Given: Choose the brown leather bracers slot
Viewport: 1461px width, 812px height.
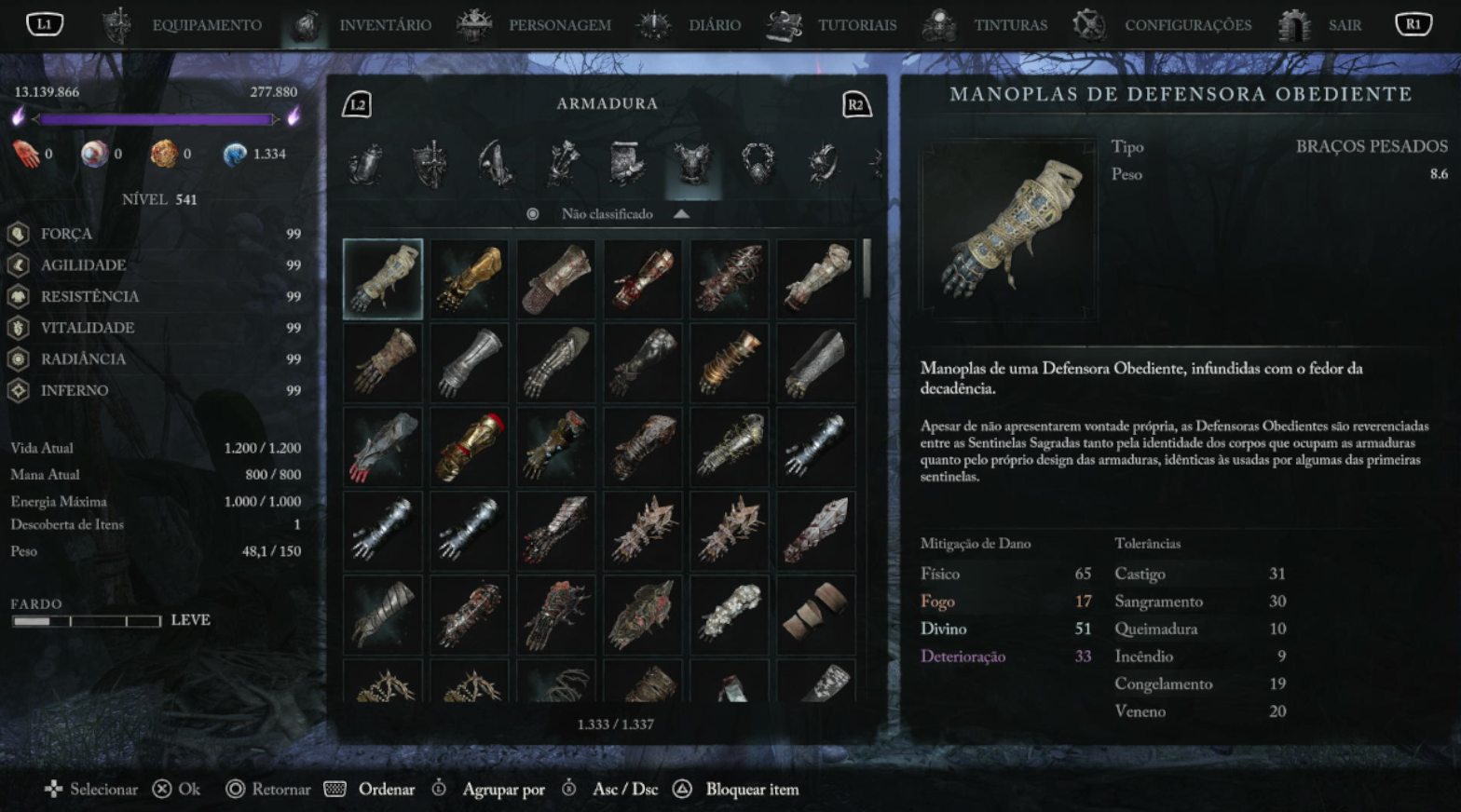Looking at the screenshot, I should coord(815,615).
